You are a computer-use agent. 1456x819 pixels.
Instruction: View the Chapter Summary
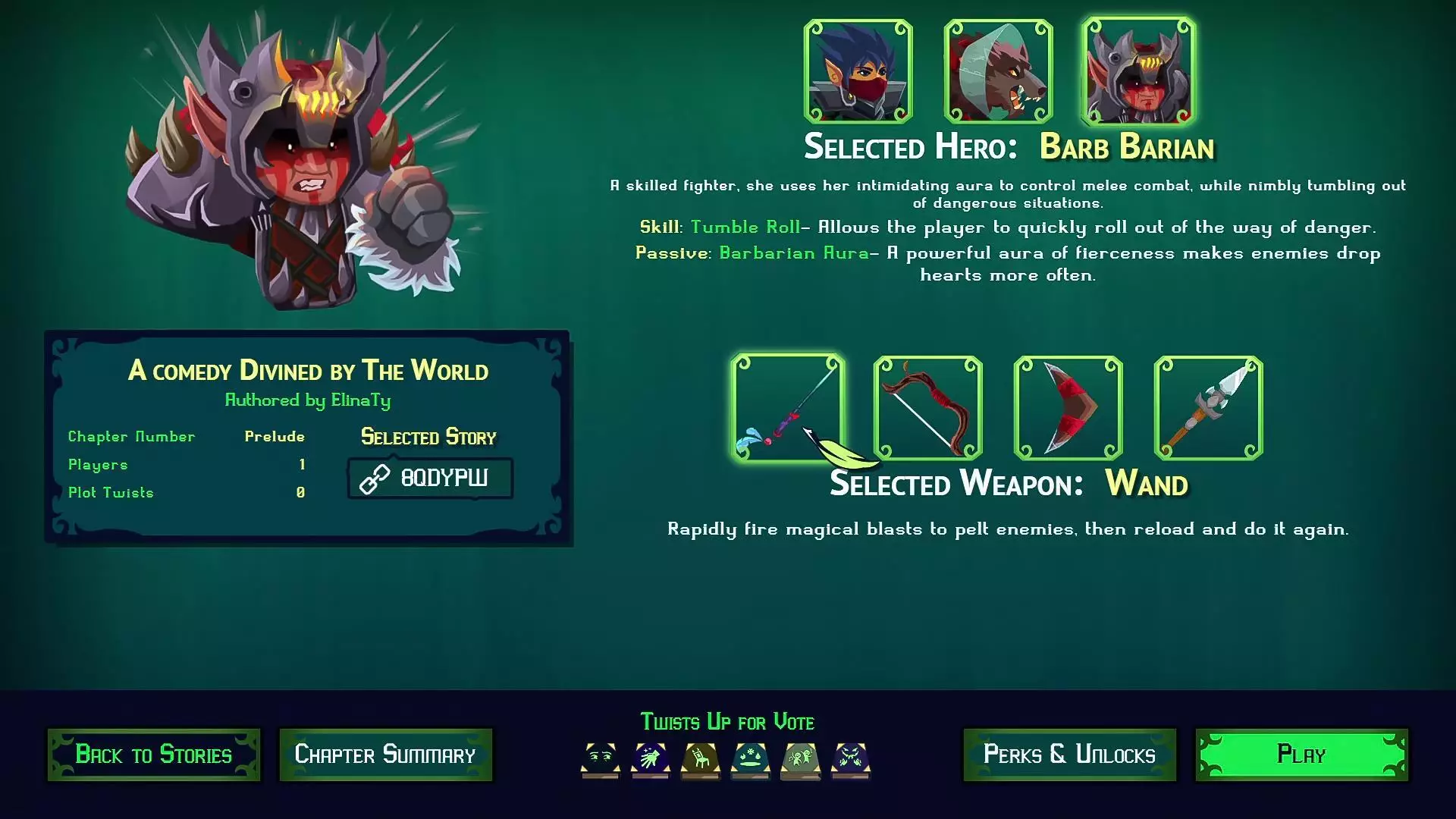(385, 755)
